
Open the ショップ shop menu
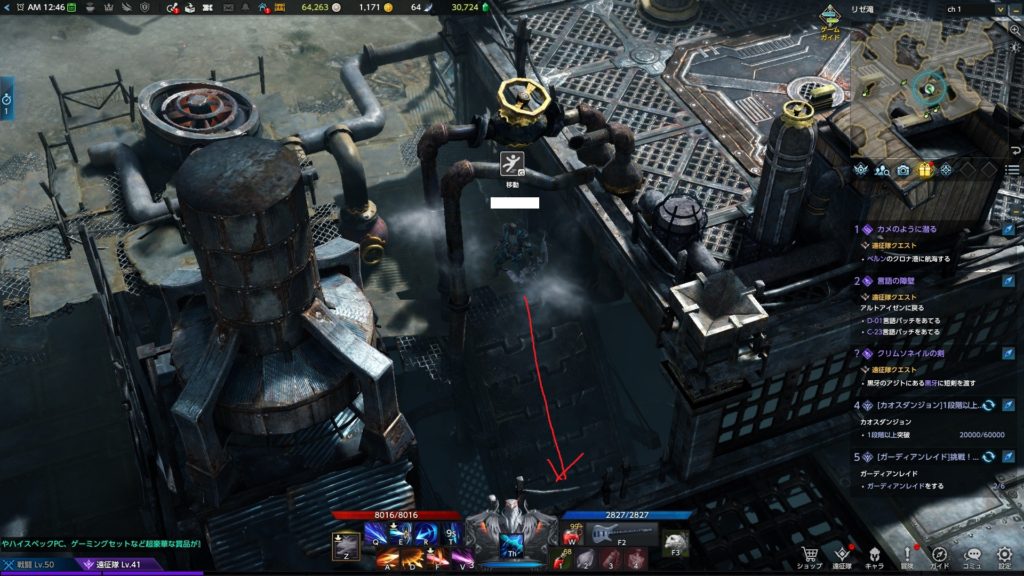point(810,555)
